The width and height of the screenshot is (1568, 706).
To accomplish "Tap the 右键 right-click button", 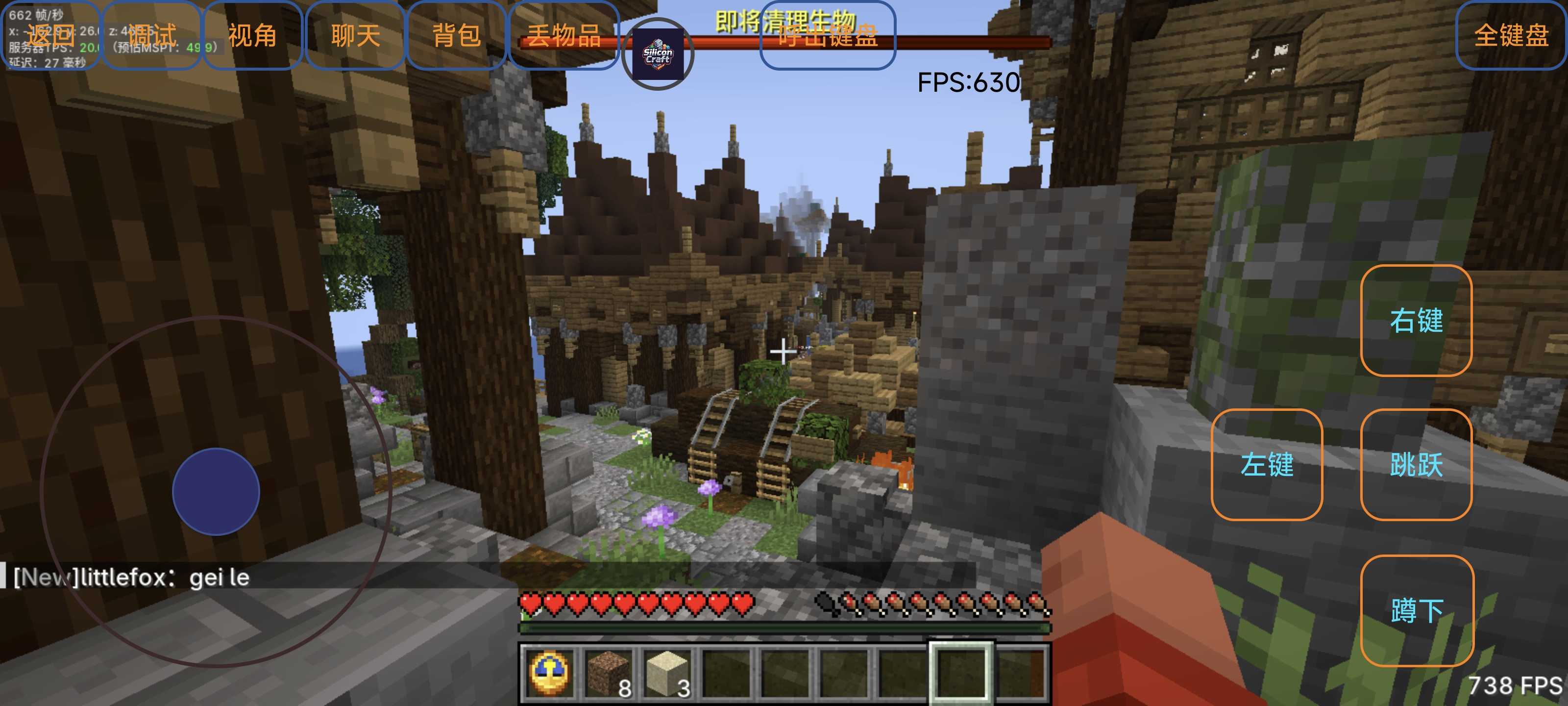I will (1416, 321).
